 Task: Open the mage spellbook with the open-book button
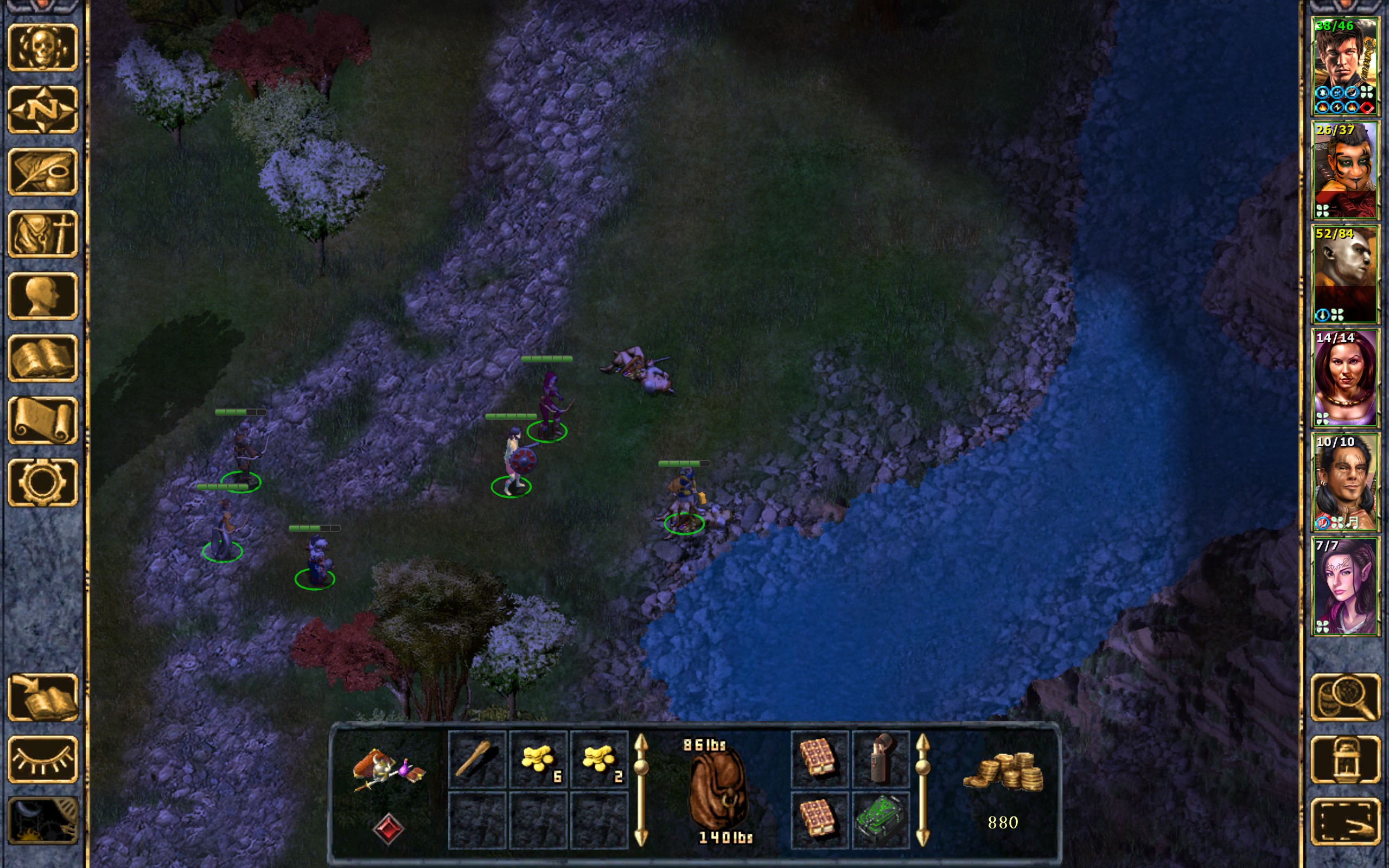42,358
